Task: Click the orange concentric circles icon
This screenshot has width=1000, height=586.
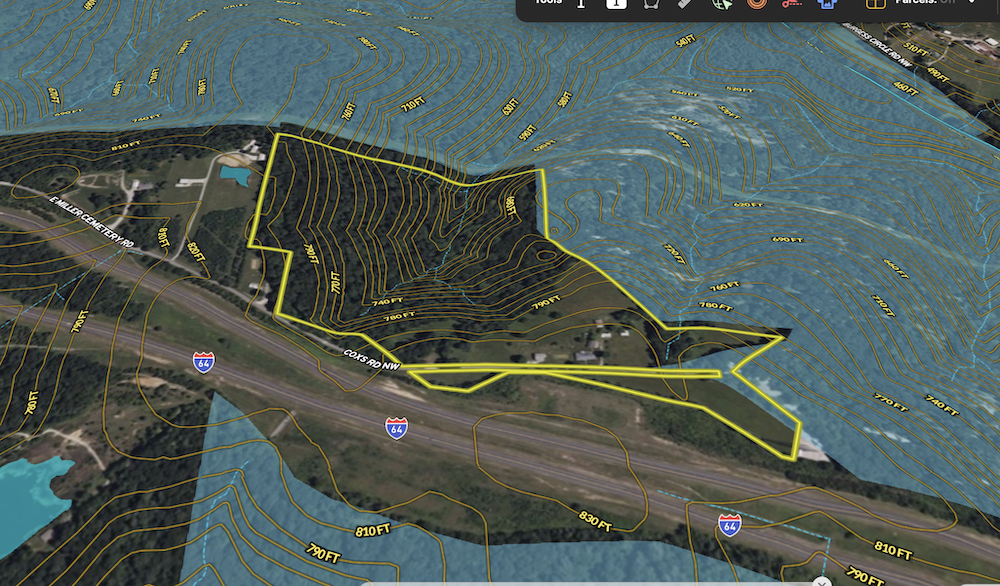Action: [x=756, y=4]
